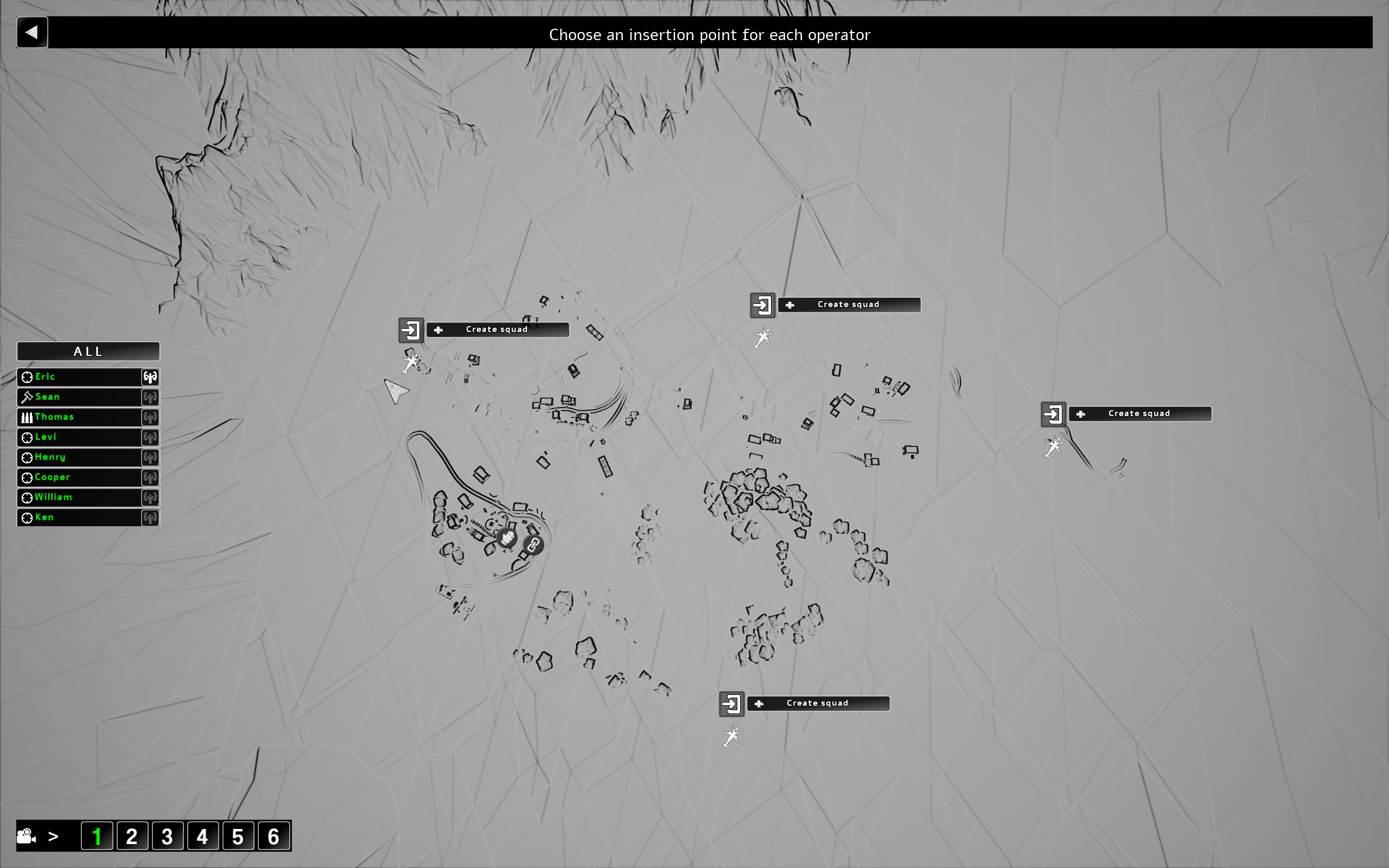Open the camera icon in bottom toolbar
Screen dimensions: 1389x868
tap(27, 837)
